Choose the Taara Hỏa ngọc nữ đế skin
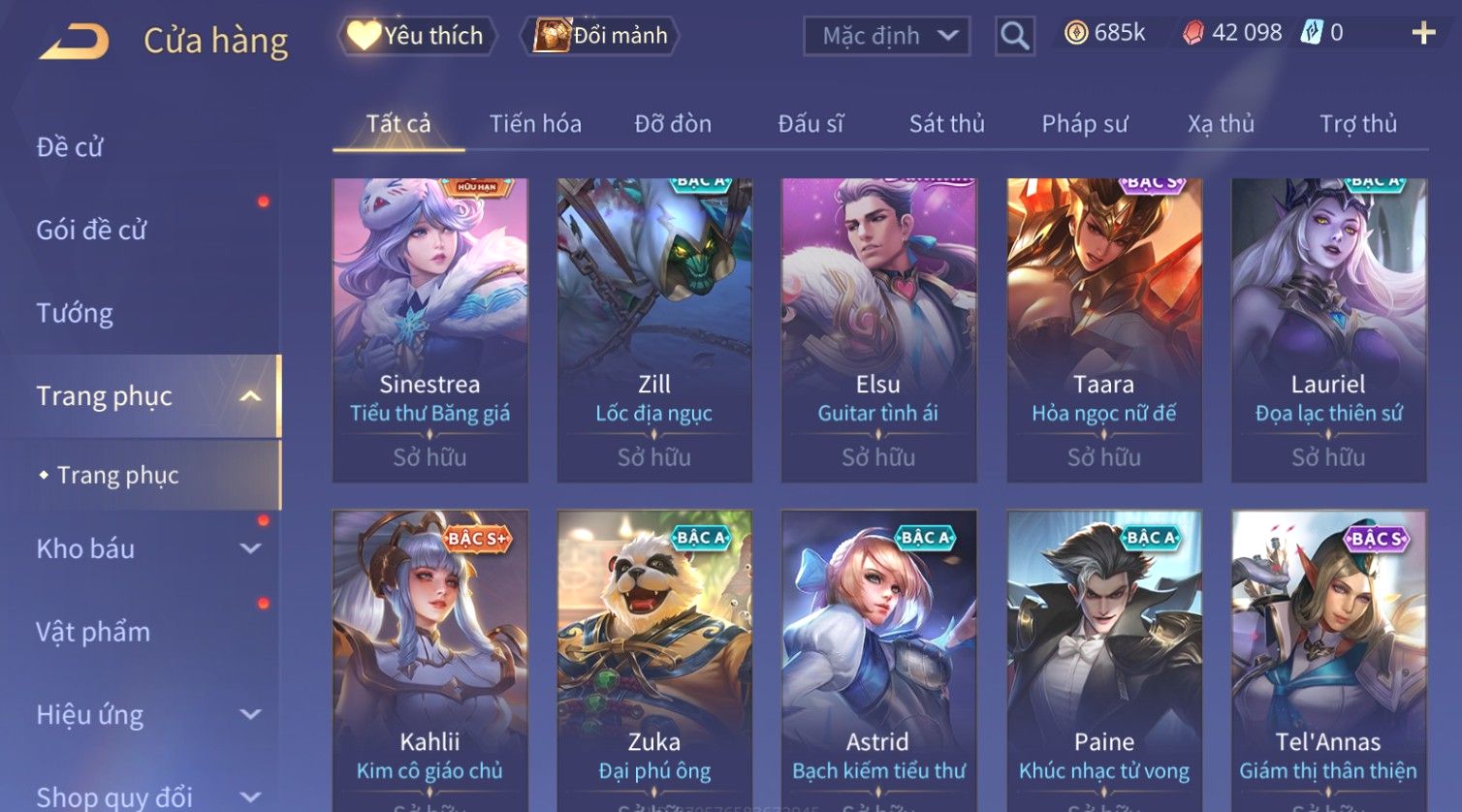This screenshot has height=812, width=1462. coord(1103,329)
